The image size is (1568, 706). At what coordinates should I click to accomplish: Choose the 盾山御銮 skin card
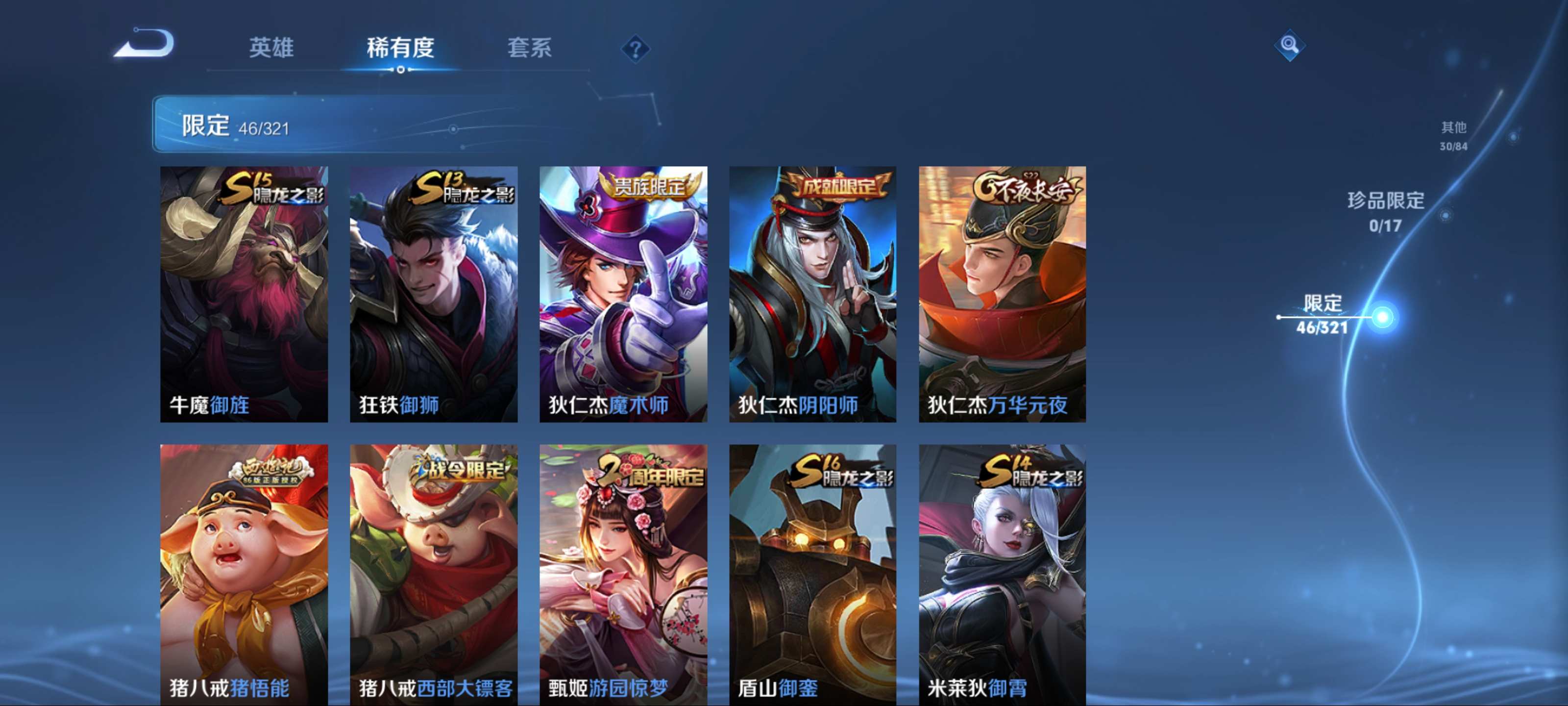(x=812, y=574)
